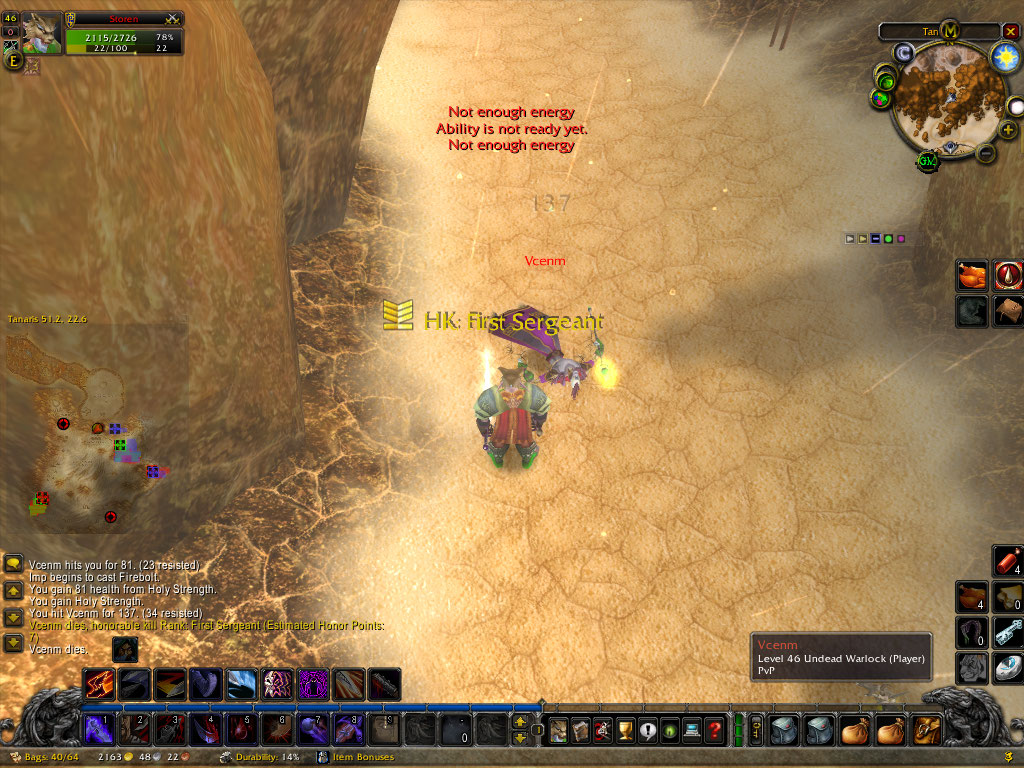This screenshot has height=768, width=1024.
Task: Zoom in the minimap with the plus button
Action: pos(1008,129)
